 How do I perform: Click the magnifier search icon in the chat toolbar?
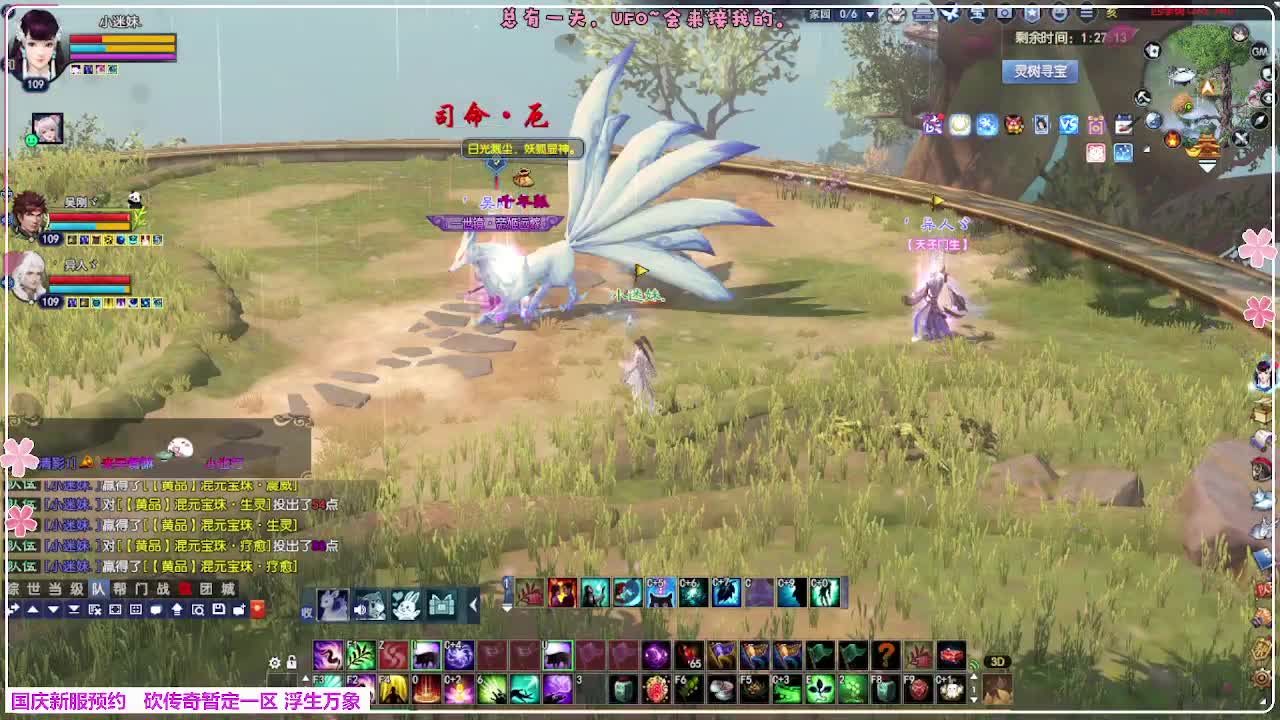(x=199, y=610)
